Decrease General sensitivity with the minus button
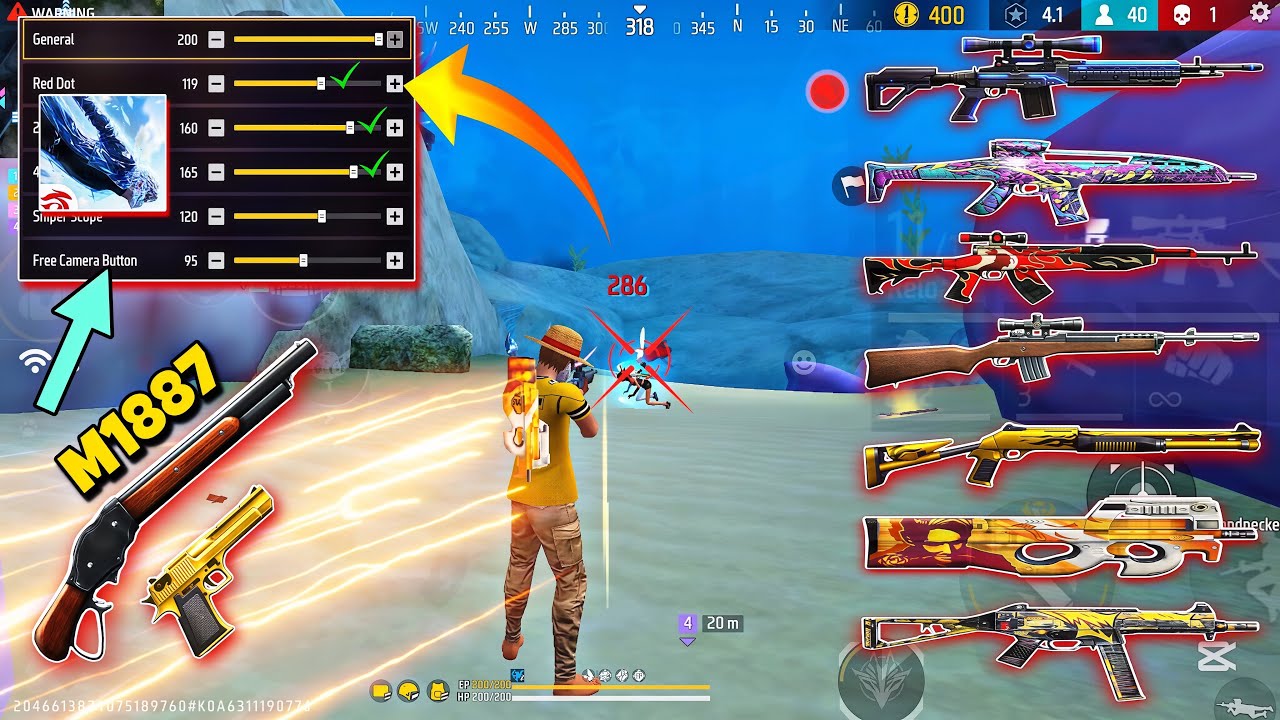This screenshot has width=1280, height=720. pyautogui.click(x=216, y=40)
